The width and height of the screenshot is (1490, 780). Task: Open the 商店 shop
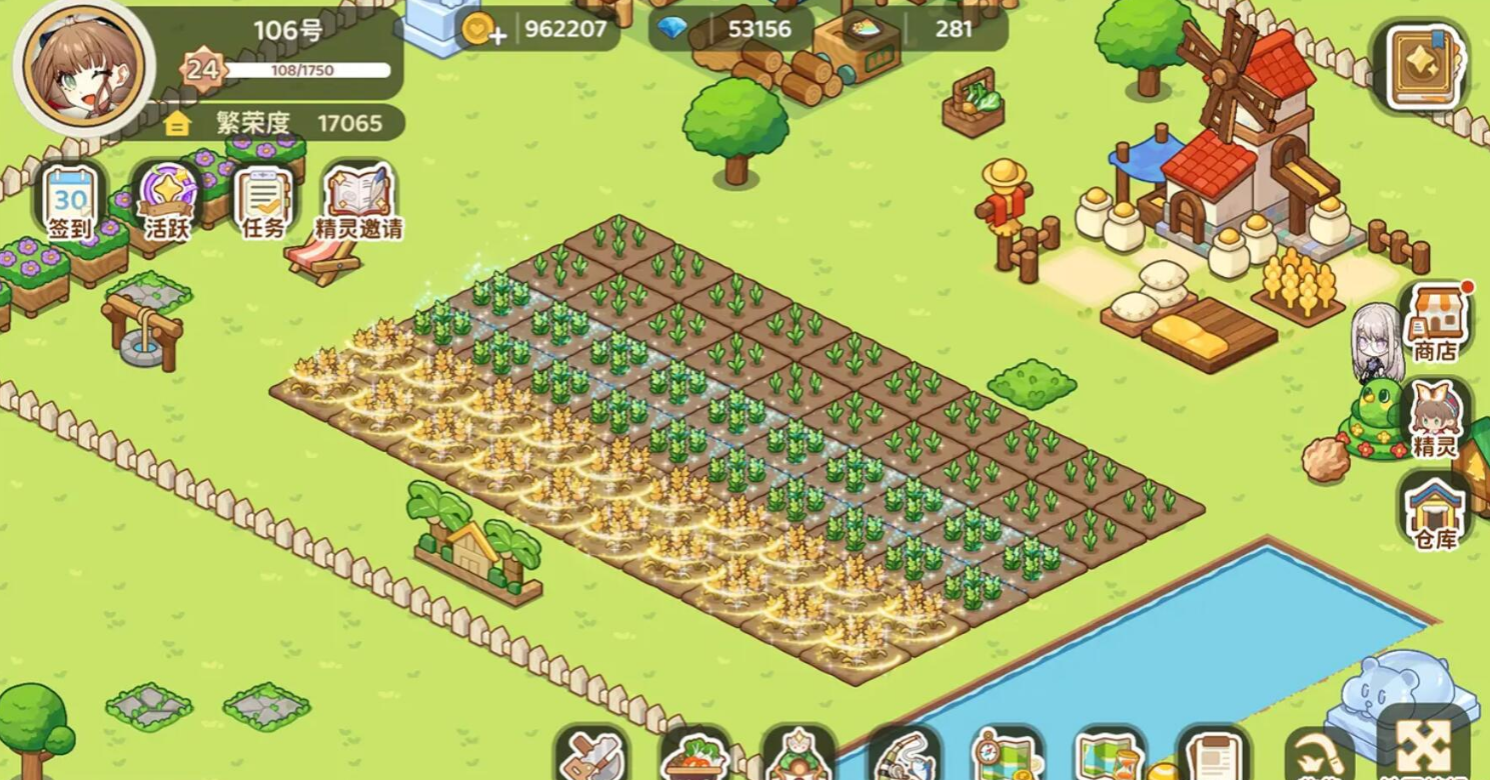pos(1434,322)
